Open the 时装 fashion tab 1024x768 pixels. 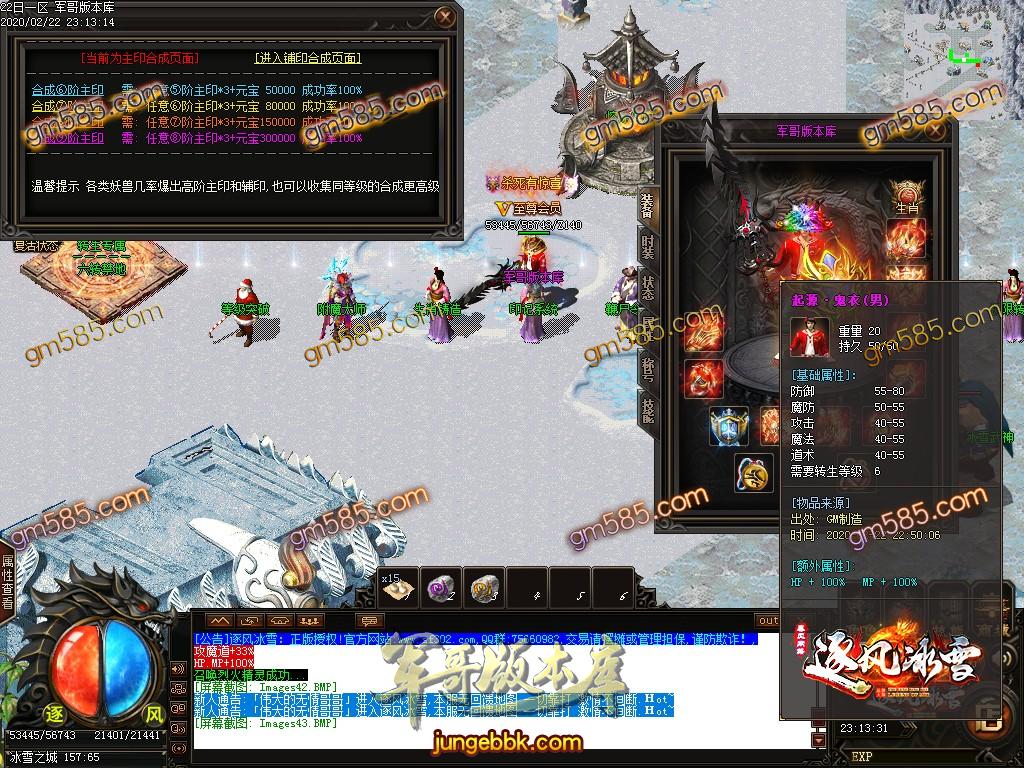[647, 245]
